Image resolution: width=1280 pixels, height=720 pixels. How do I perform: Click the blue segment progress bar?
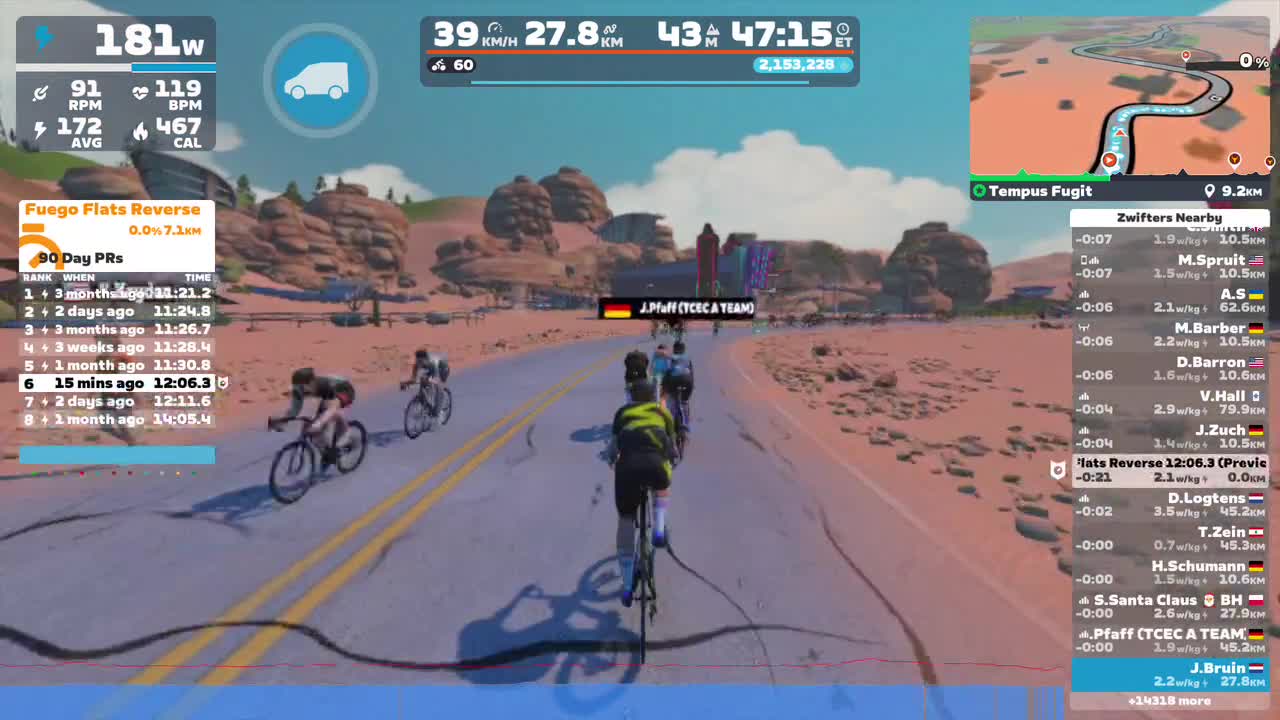point(116,456)
